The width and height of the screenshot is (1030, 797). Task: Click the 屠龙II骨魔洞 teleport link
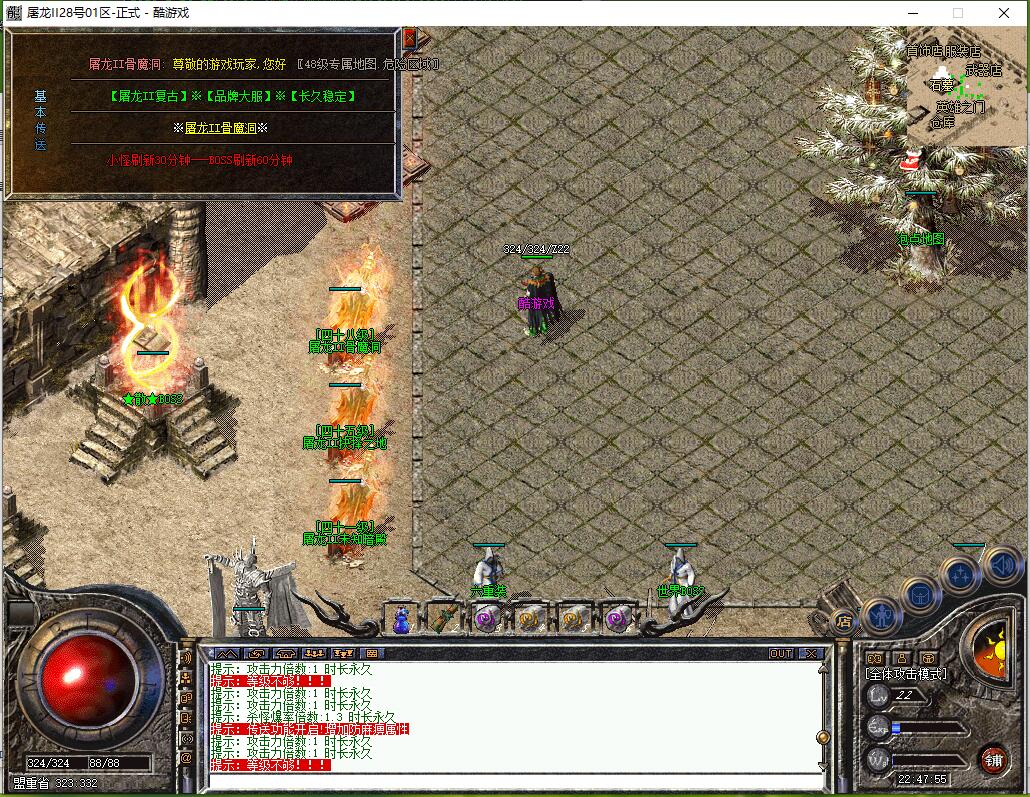[228, 128]
